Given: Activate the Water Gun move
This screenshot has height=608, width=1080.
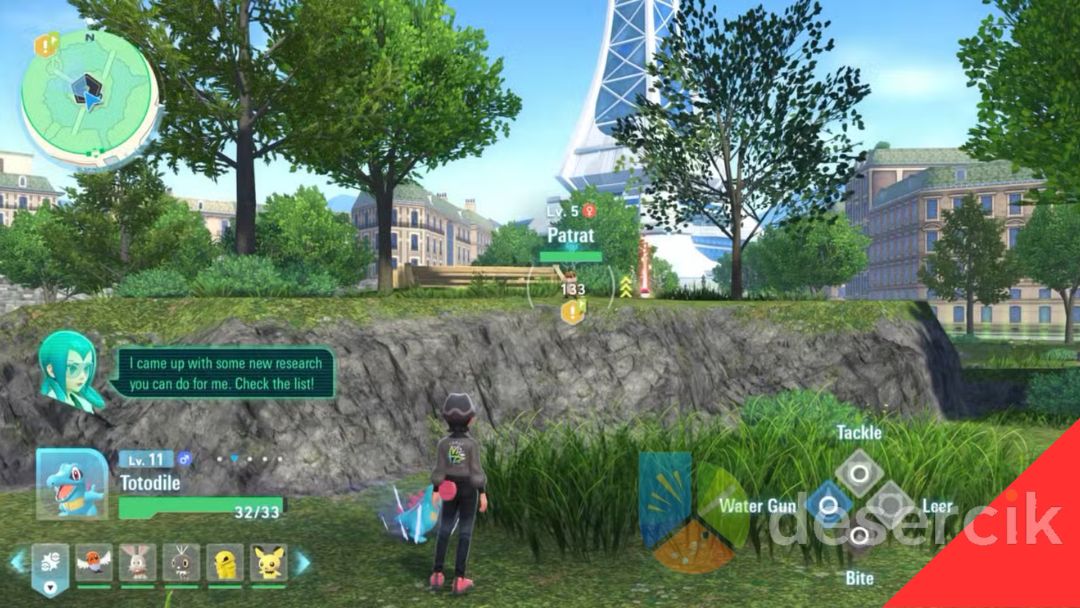Looking at the screenshot, I should (827, 505).
